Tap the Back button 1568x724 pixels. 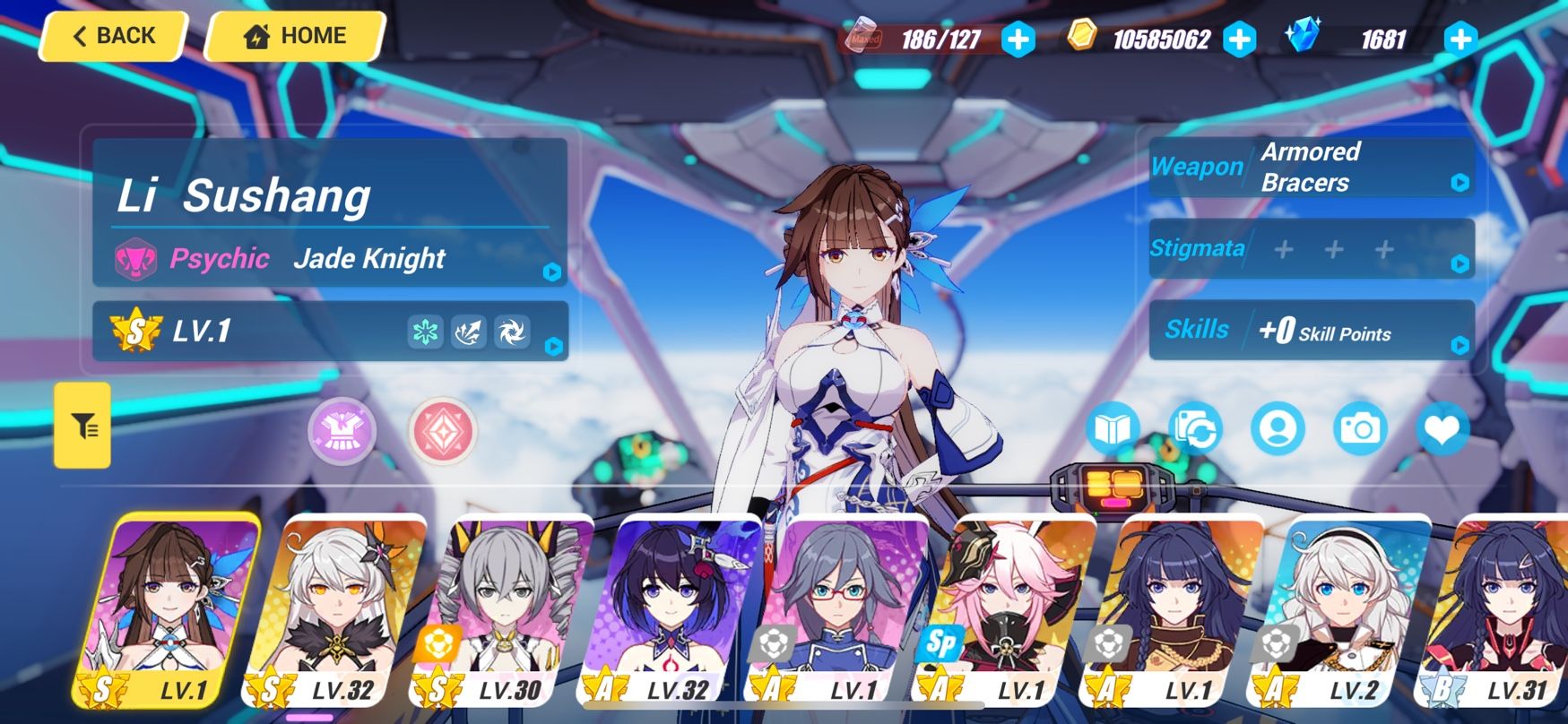[x=111, y=35]
